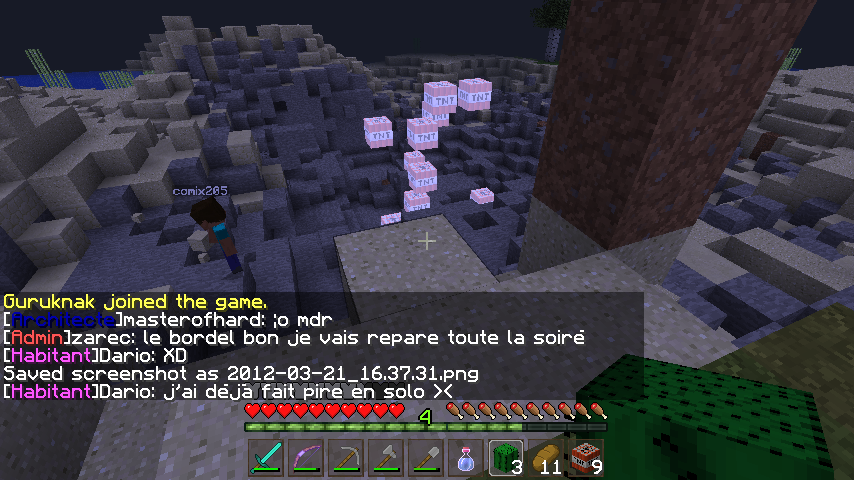Choose the enchanted bow slot
Image resolution: width=854 pixels, height=480 pixels.
(x=307, y=458)
